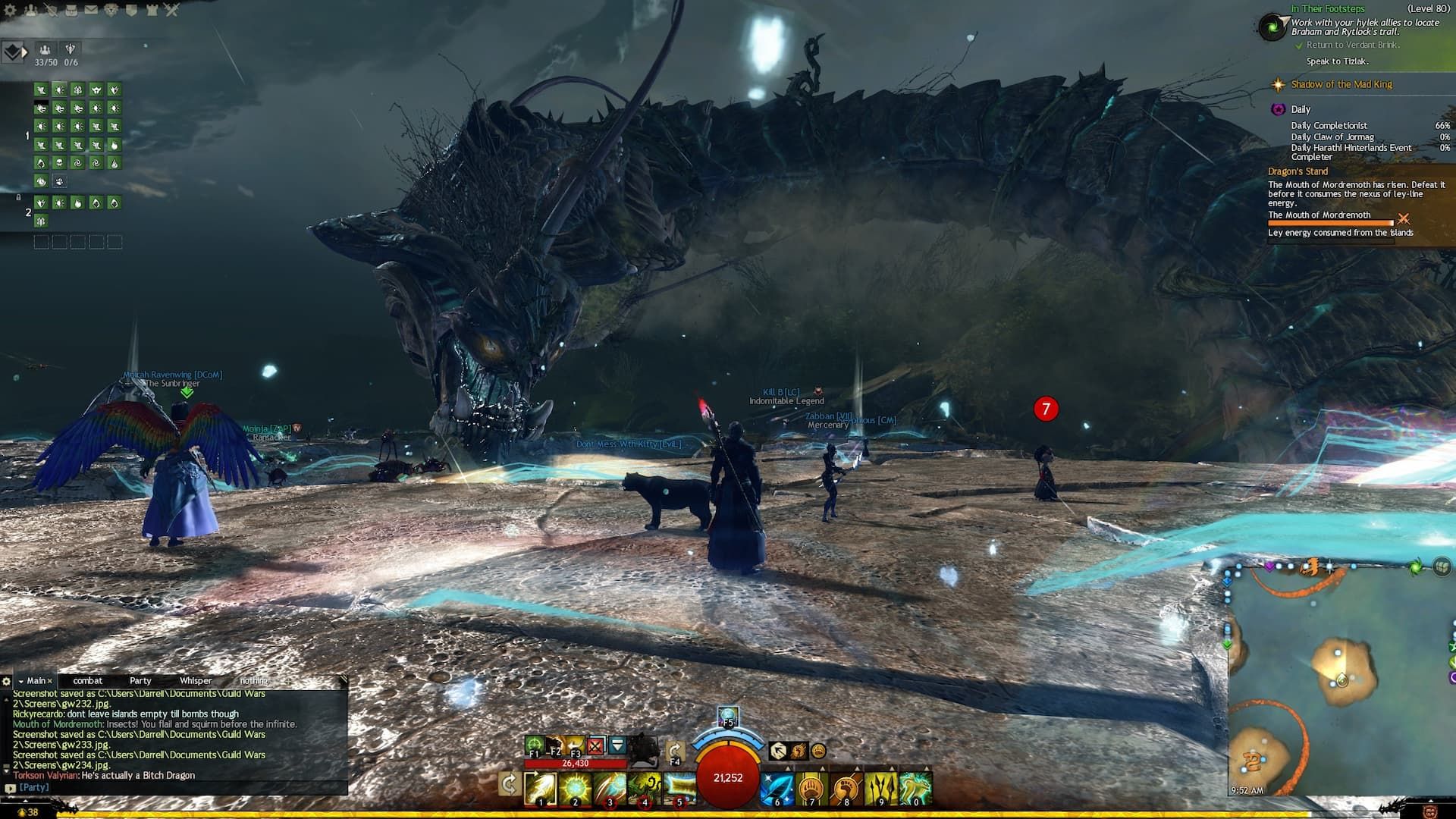This screenshot has width=1456, height=819.
Task: Expand the elite skill selector above slot 0
Action: click(927, 767)
